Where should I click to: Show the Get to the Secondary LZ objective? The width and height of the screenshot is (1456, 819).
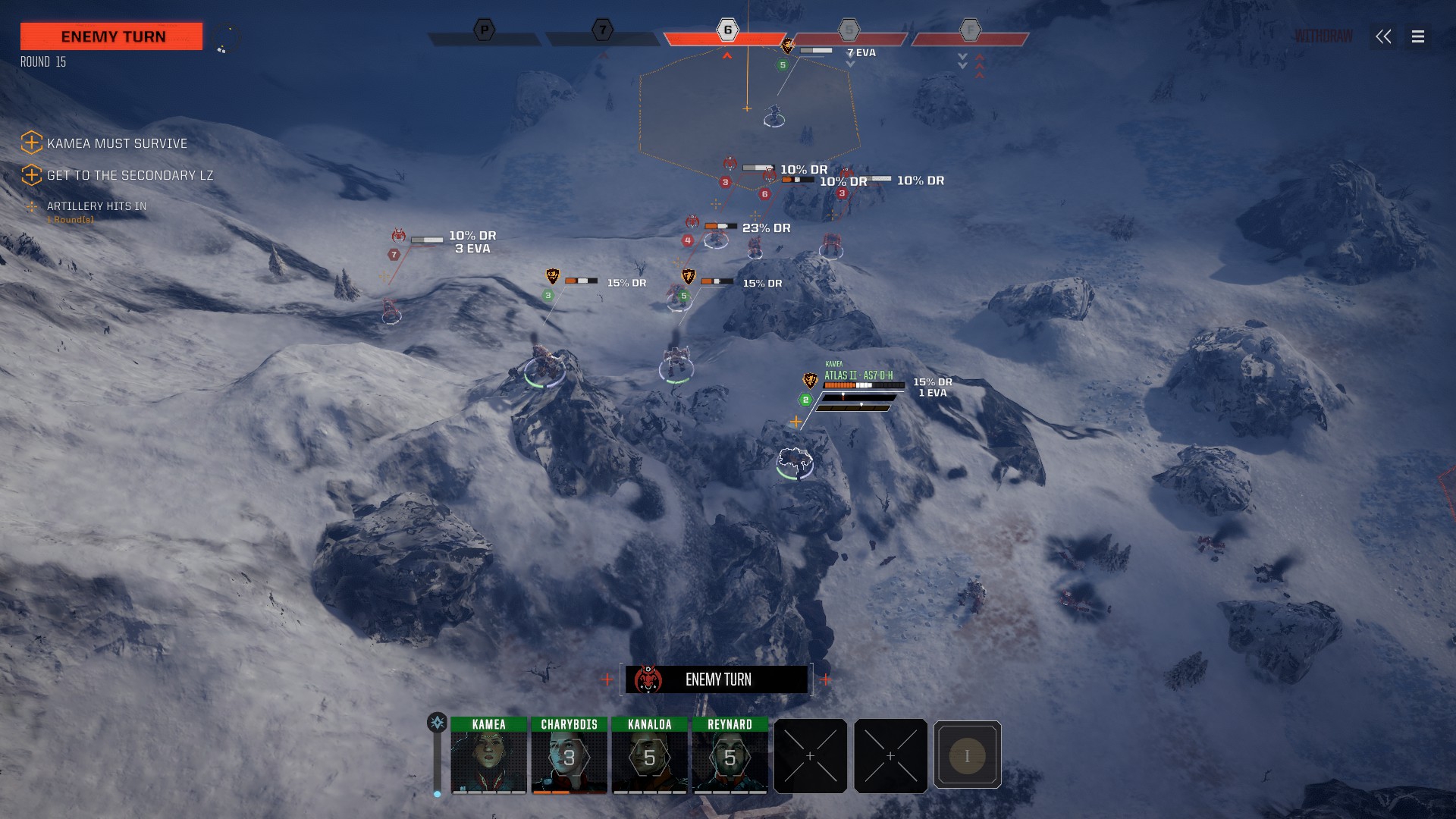tap(130, 175)
